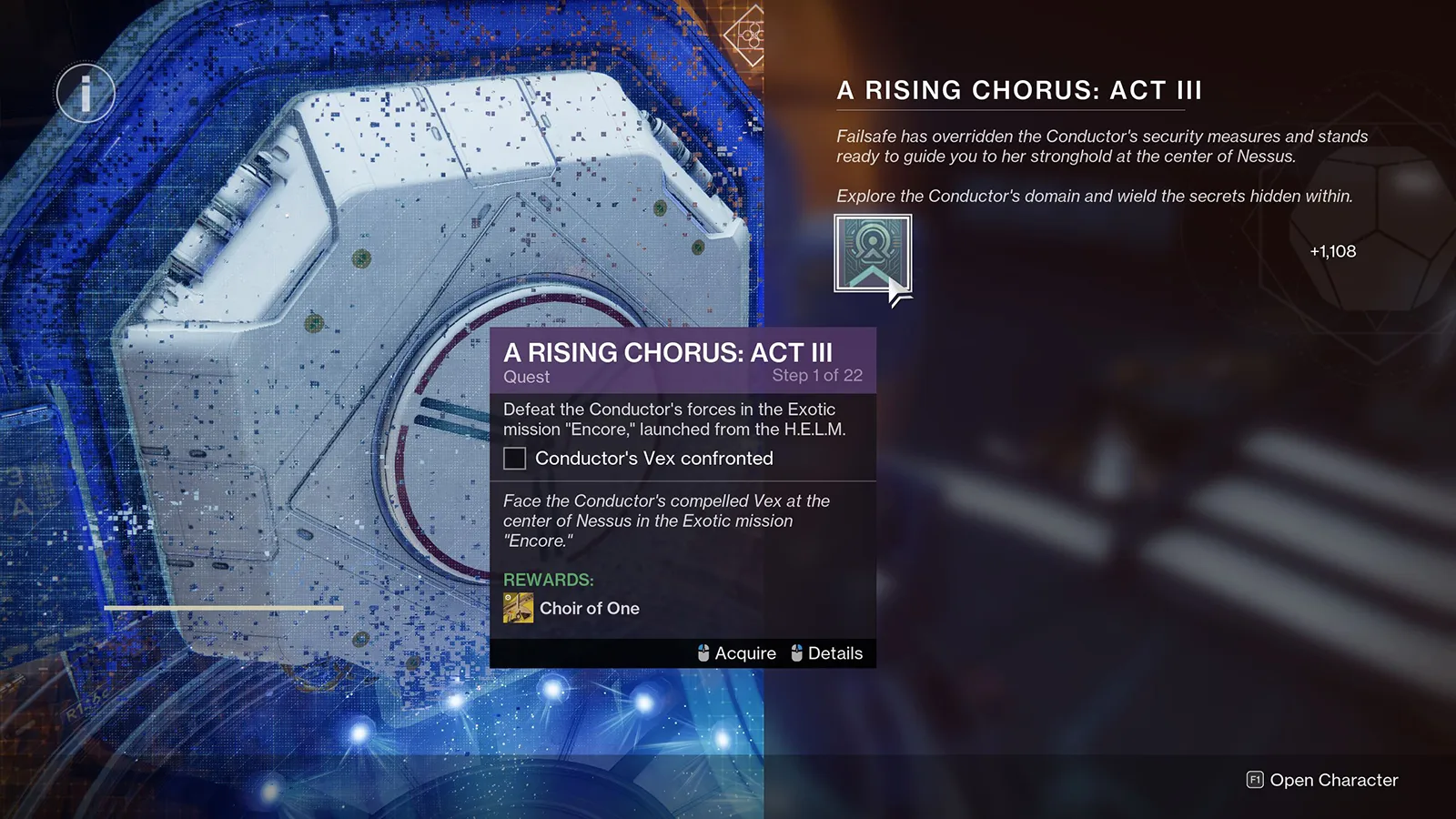Toggle the objective marker beside the quest description
The width and height of the screenshot is (1456, 819).
(x=514, y=459)
